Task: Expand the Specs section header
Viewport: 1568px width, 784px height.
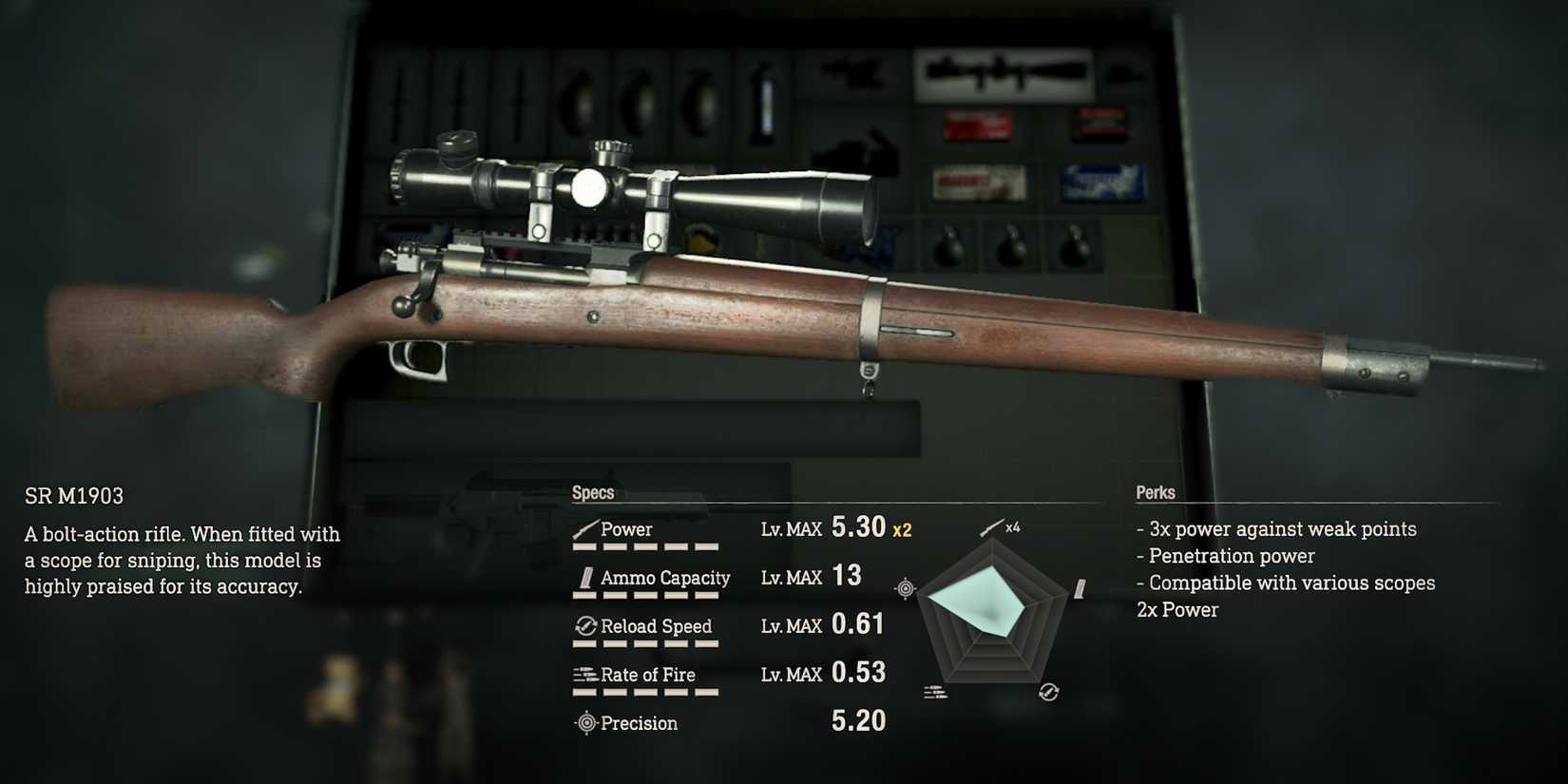Action: (593, 492)
